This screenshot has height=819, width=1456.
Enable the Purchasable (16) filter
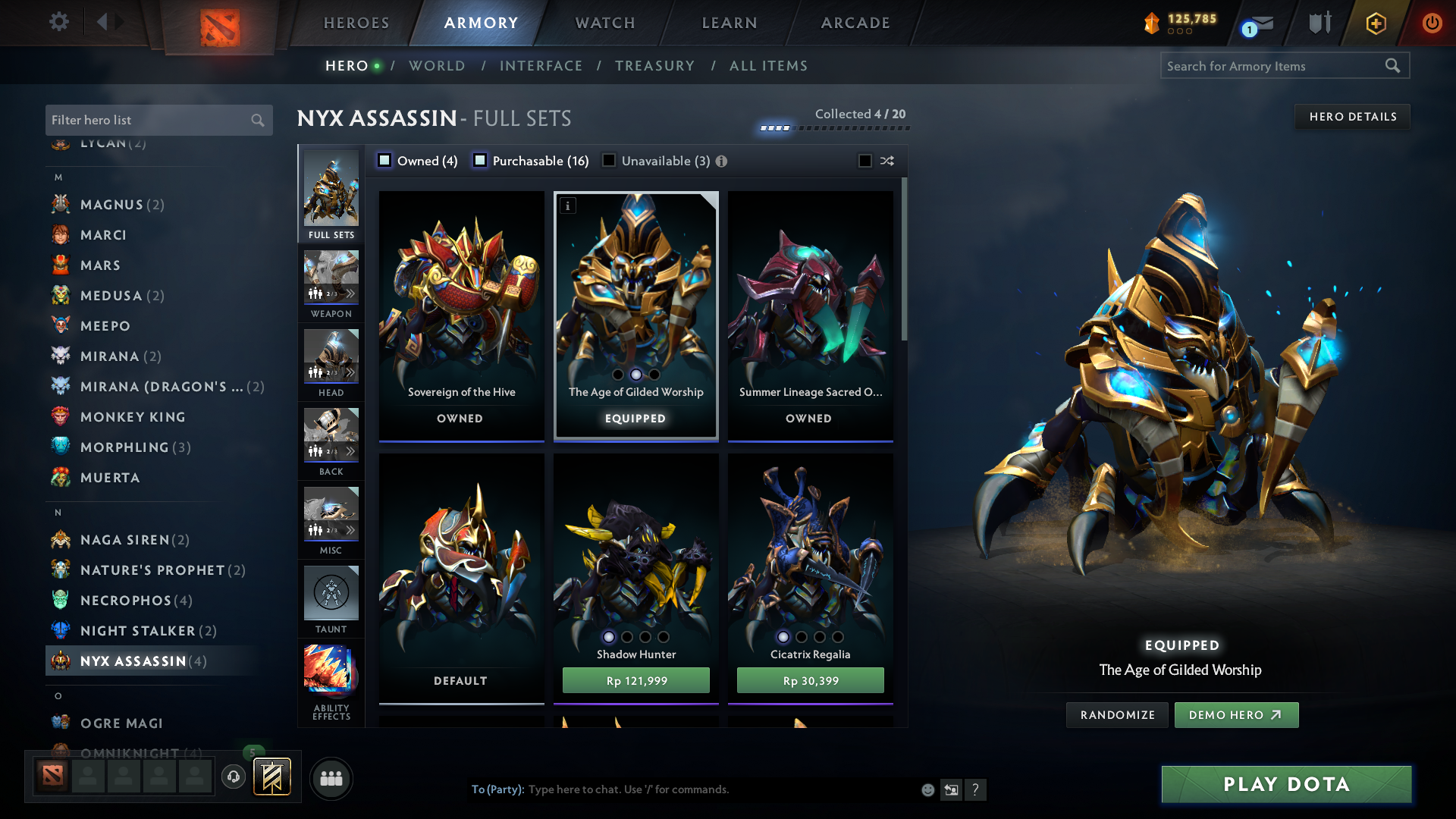click(479, 161)
